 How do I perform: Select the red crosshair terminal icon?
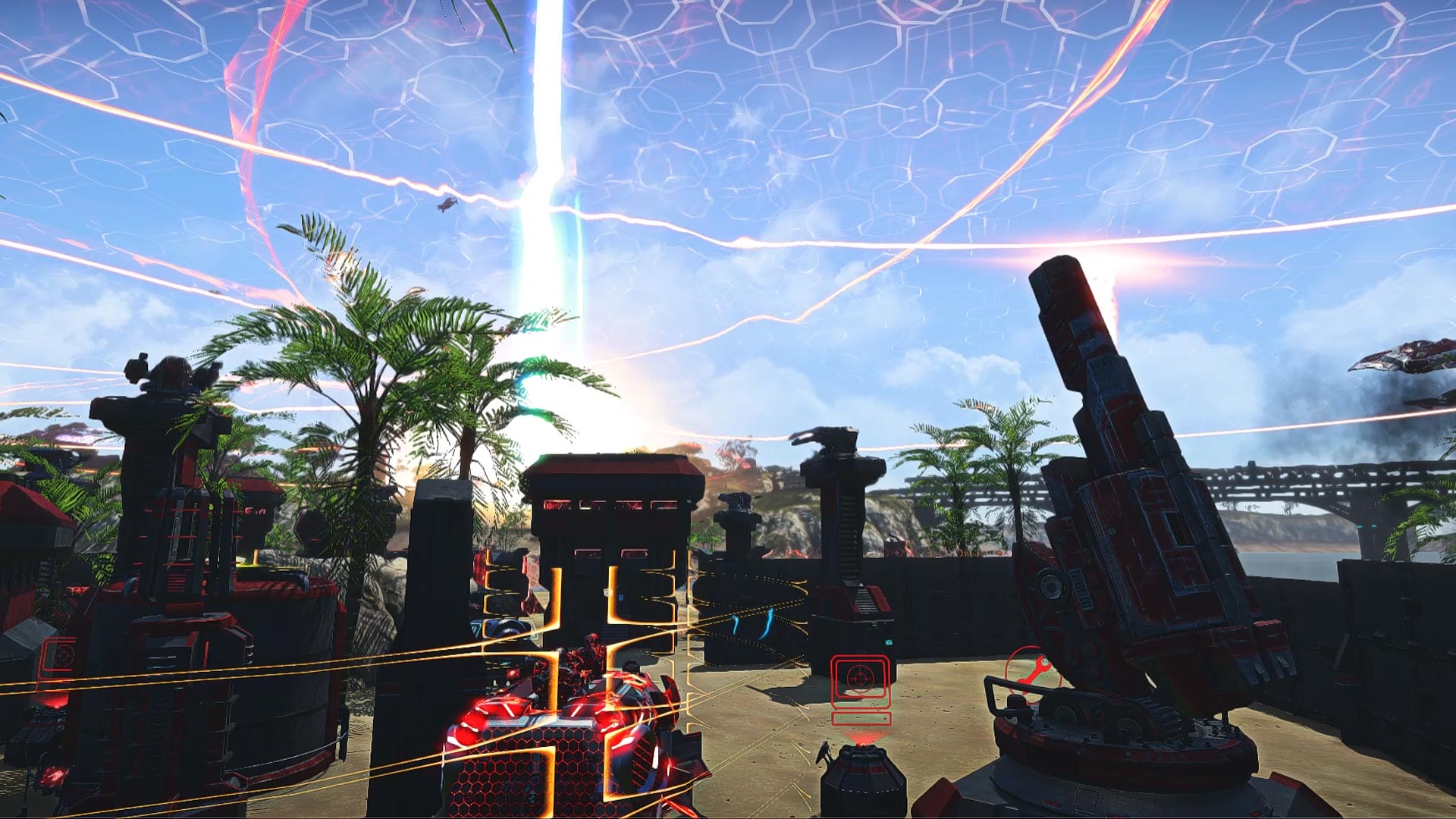tap(861, 680)
